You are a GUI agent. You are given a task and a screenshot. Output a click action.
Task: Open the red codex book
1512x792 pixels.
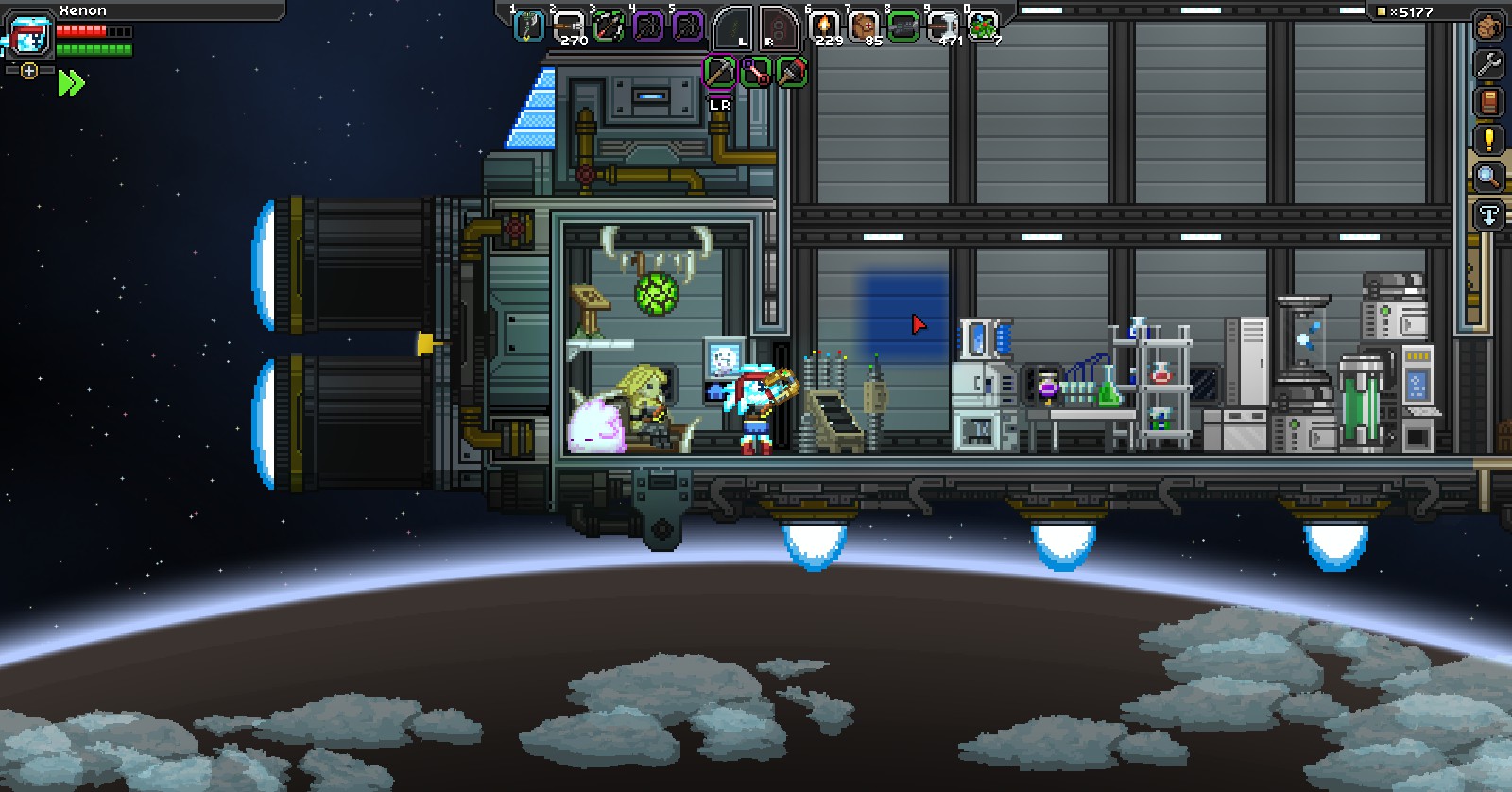coord(1488,102)
